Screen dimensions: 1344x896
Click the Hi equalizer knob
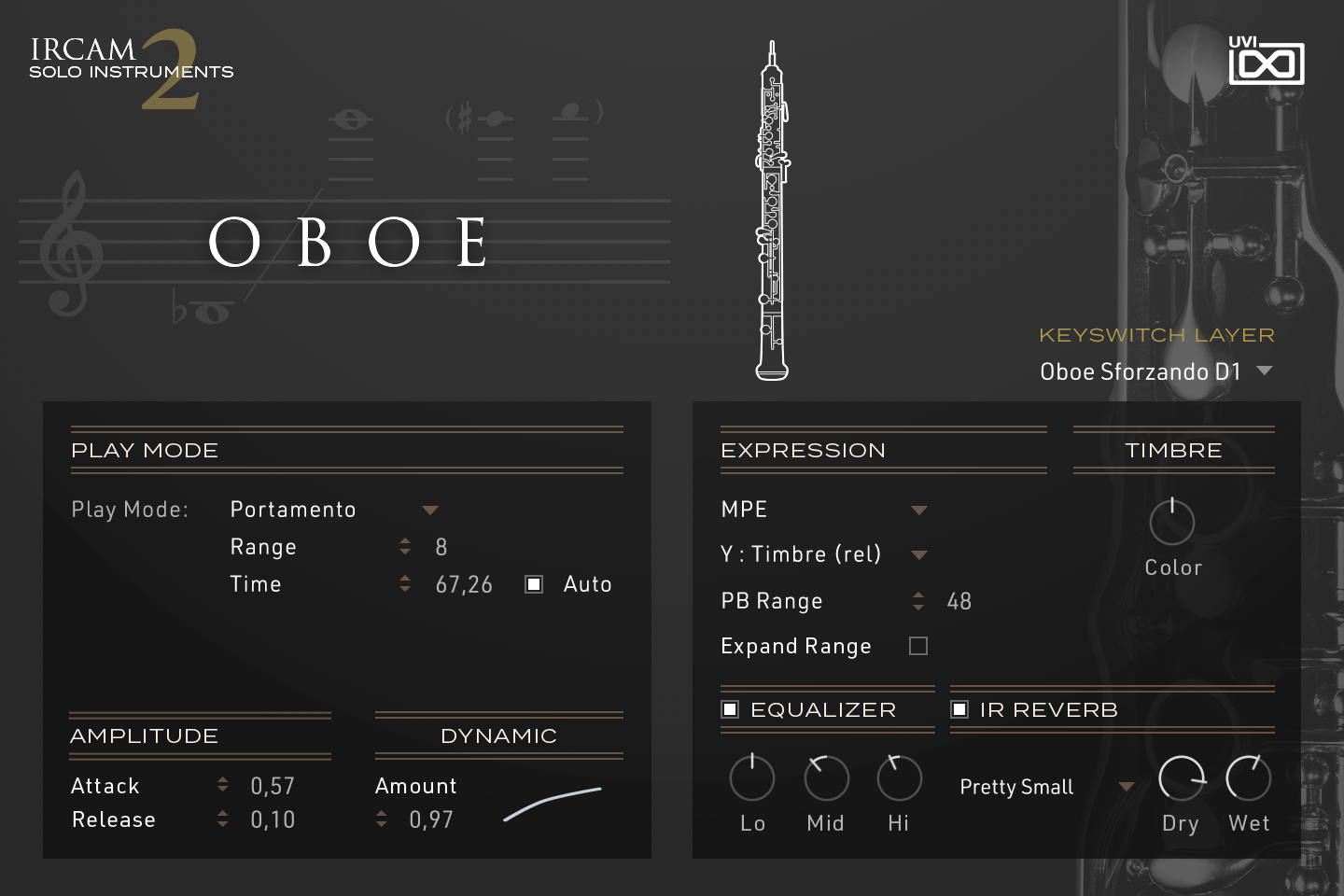click(x=898, y=777)
